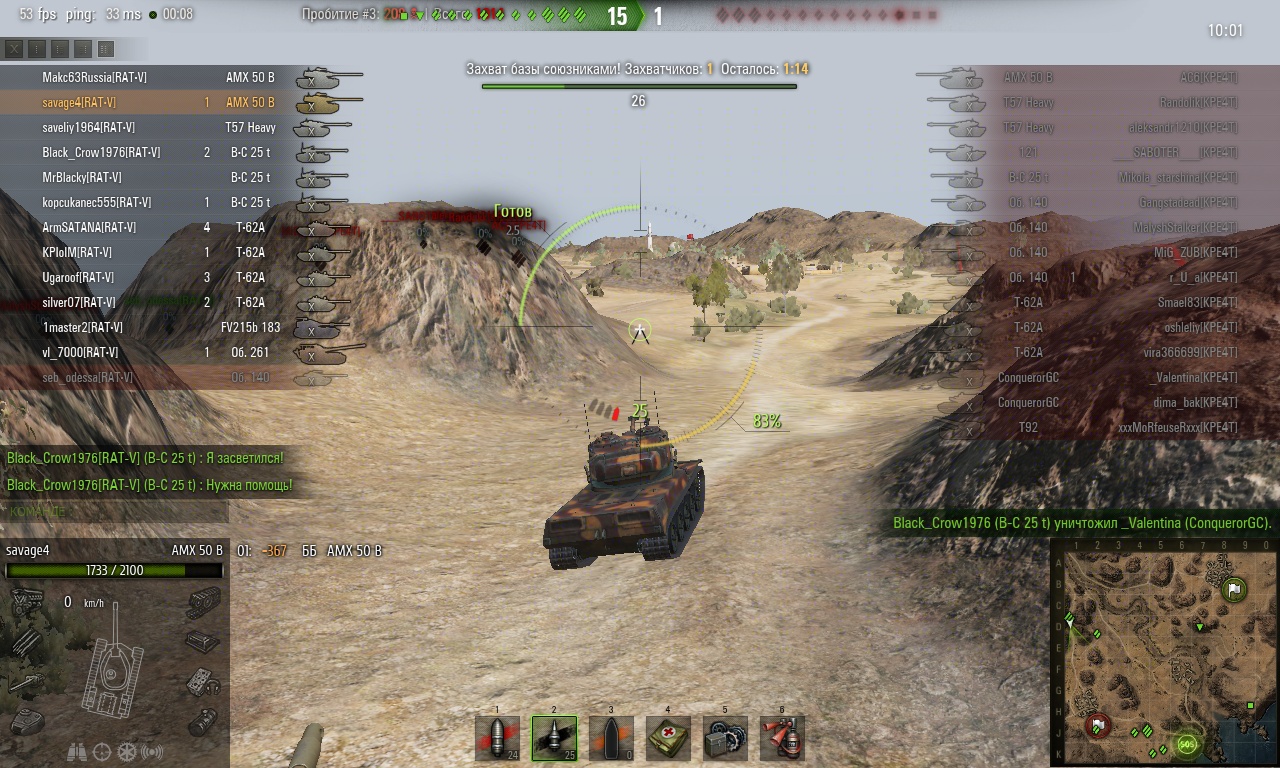The image size is (1280, 768).
Task: Select the armor-piercing shell with 24 rounds
Action: coord(497,738)
